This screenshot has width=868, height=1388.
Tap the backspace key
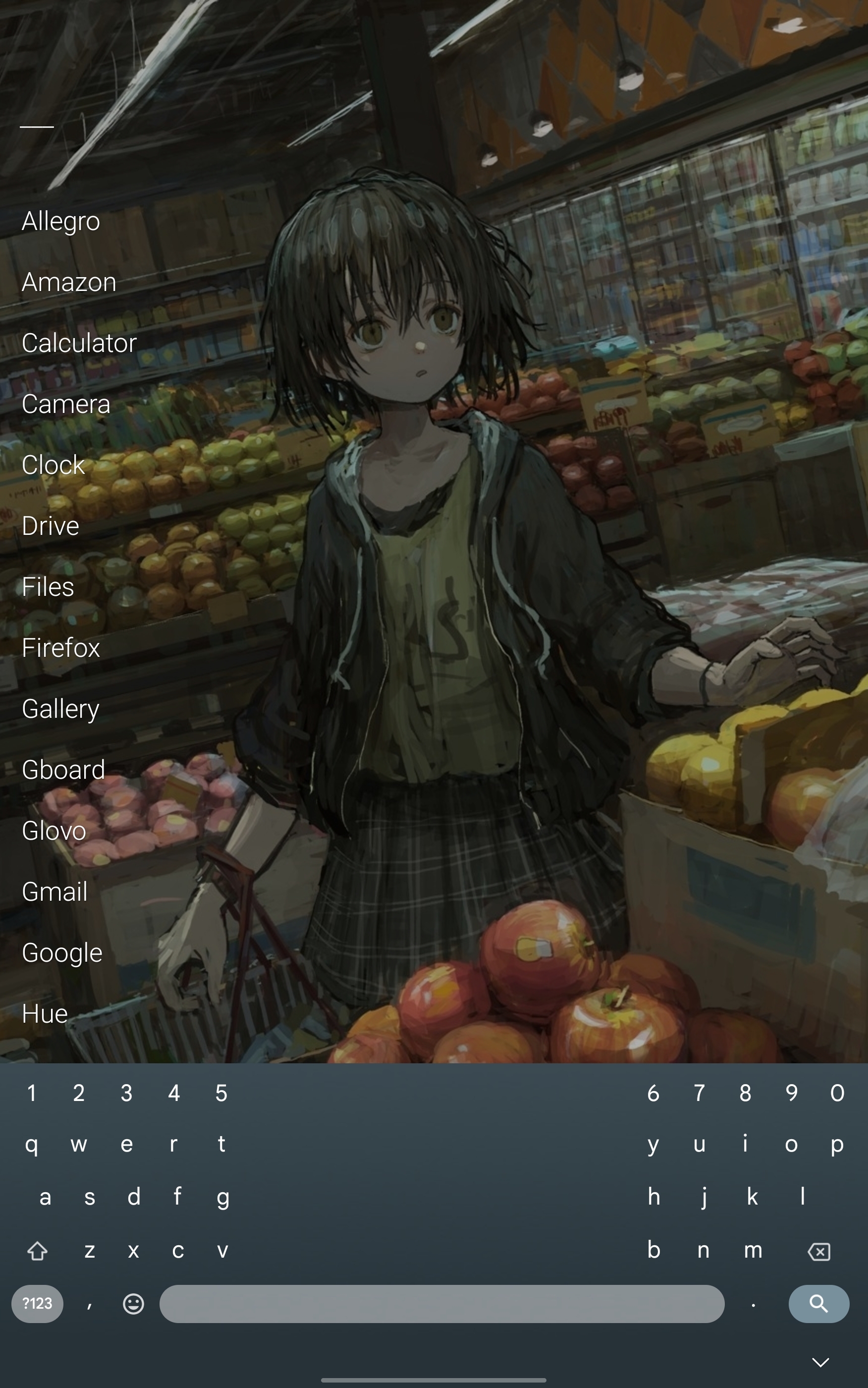pyautogui.click(x=818, y=1251)
